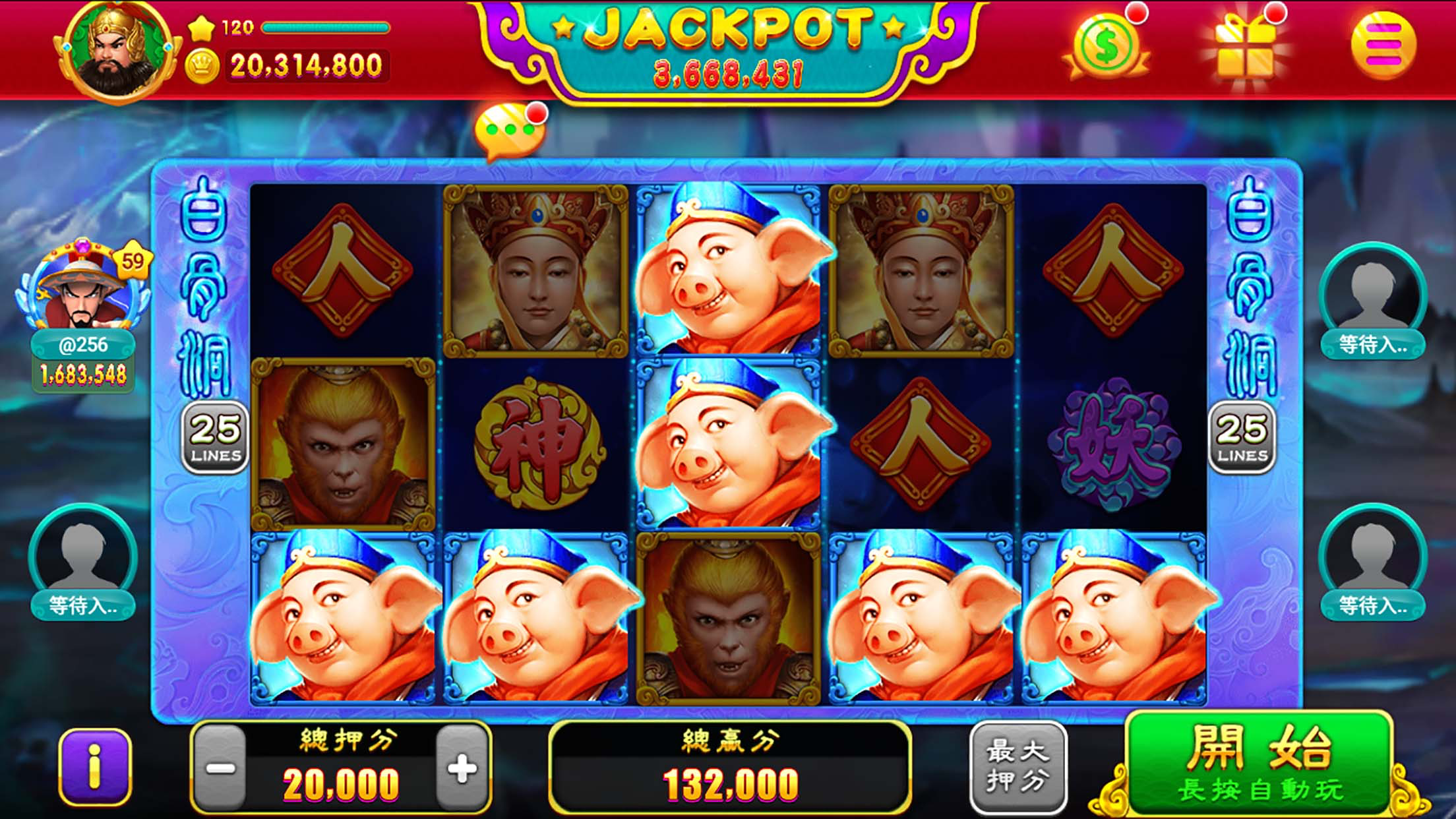Open the gift box rewards

click(x=1244, y=47)
